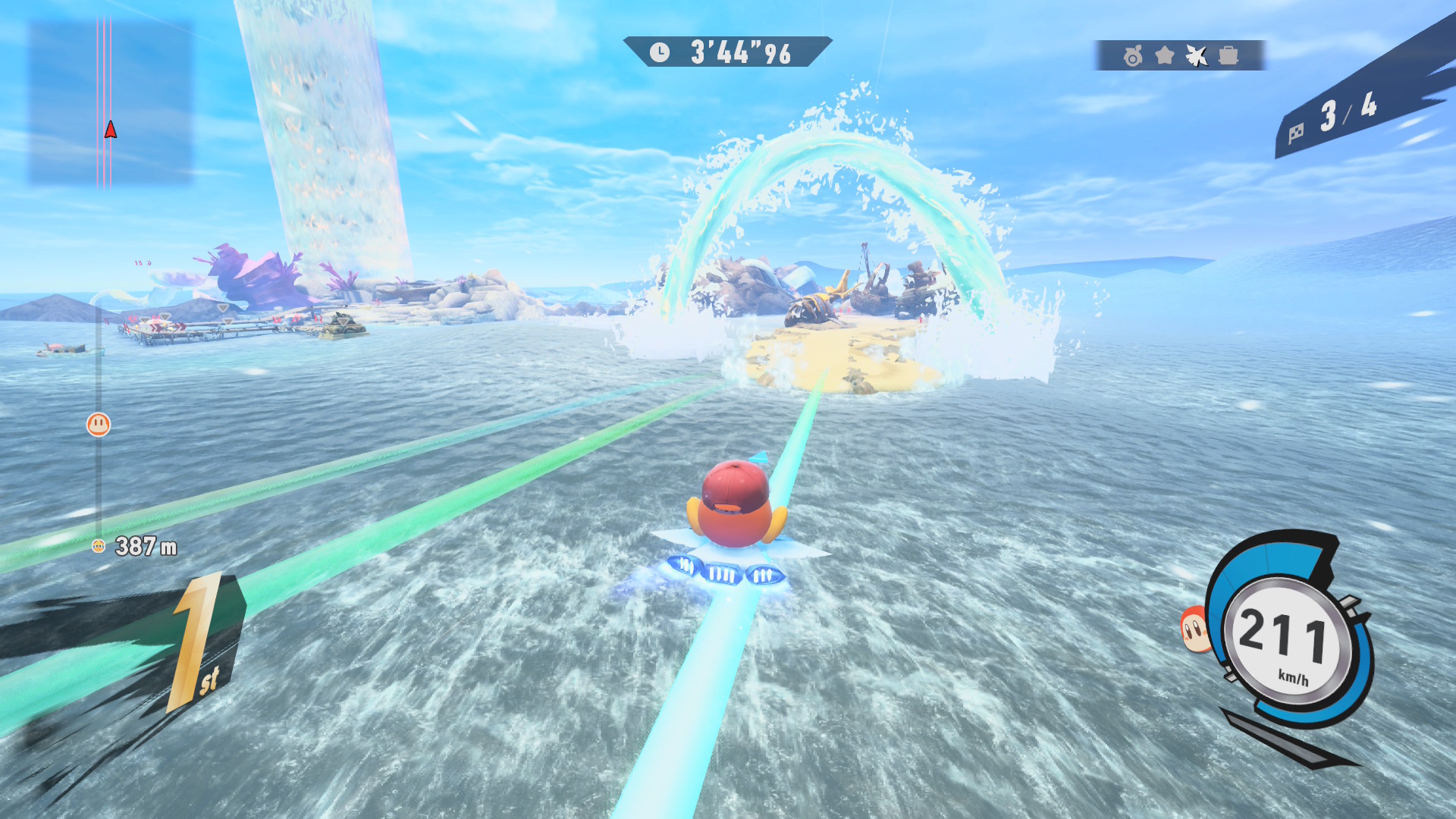This screenshot has width=1456, height=819.
Task: Select Waddle Dee portrait beside the speedometer
Action: pos(1194,629)
